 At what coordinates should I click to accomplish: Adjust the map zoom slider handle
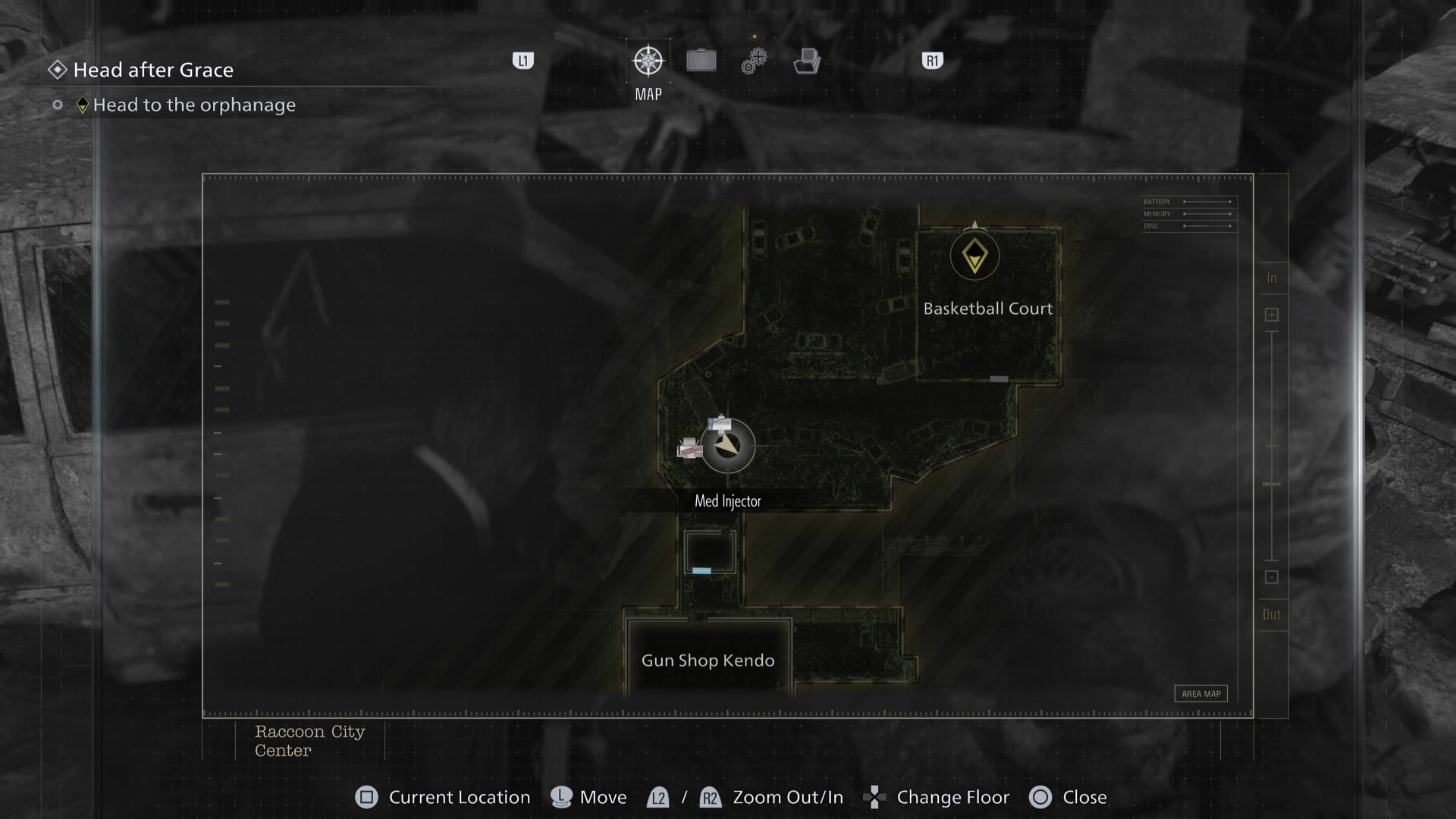click(x=1272, y=484)
